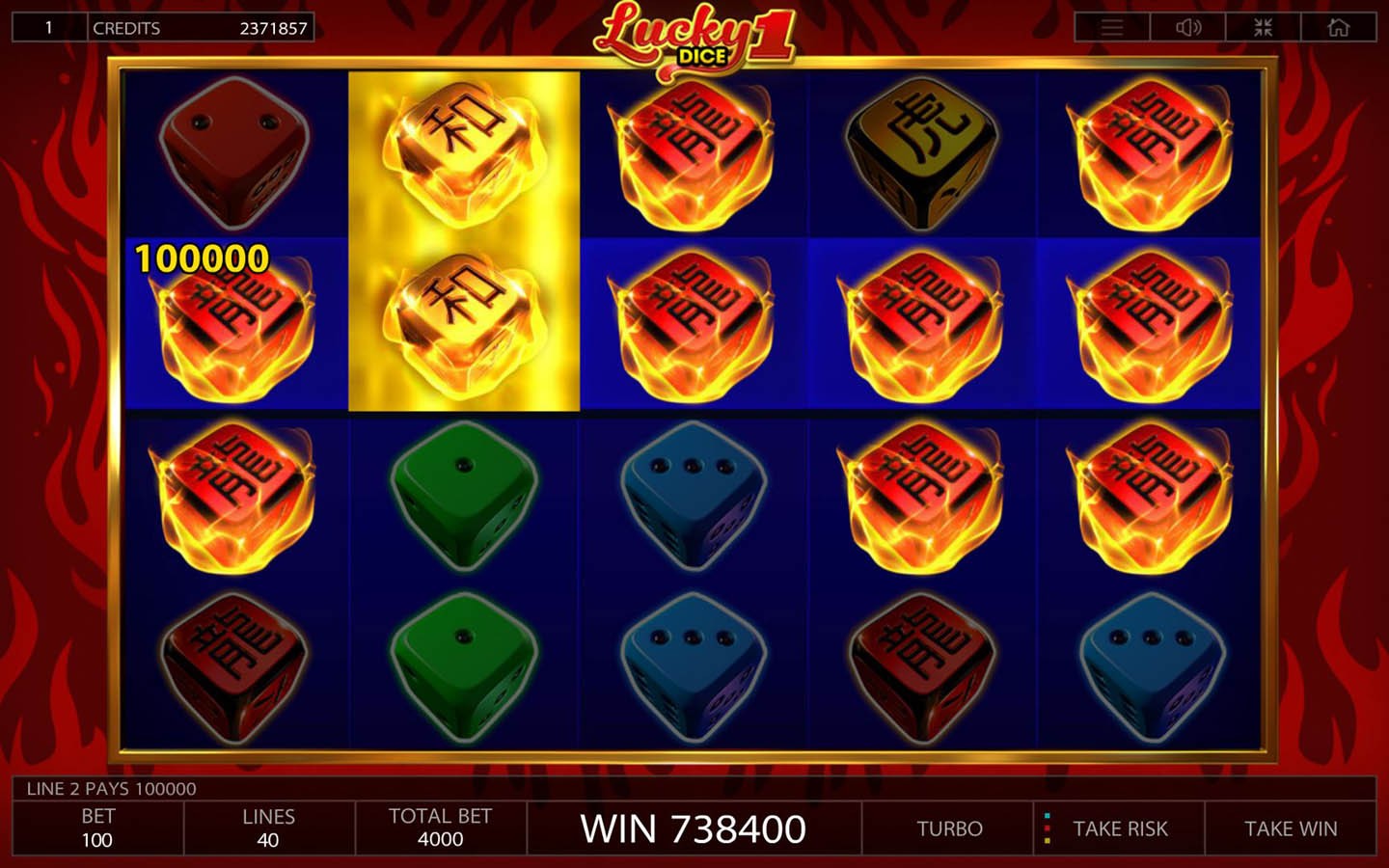Open the lines selector showing 40
The height and width of the screenshot is (868, 1389).
point(267,827)
